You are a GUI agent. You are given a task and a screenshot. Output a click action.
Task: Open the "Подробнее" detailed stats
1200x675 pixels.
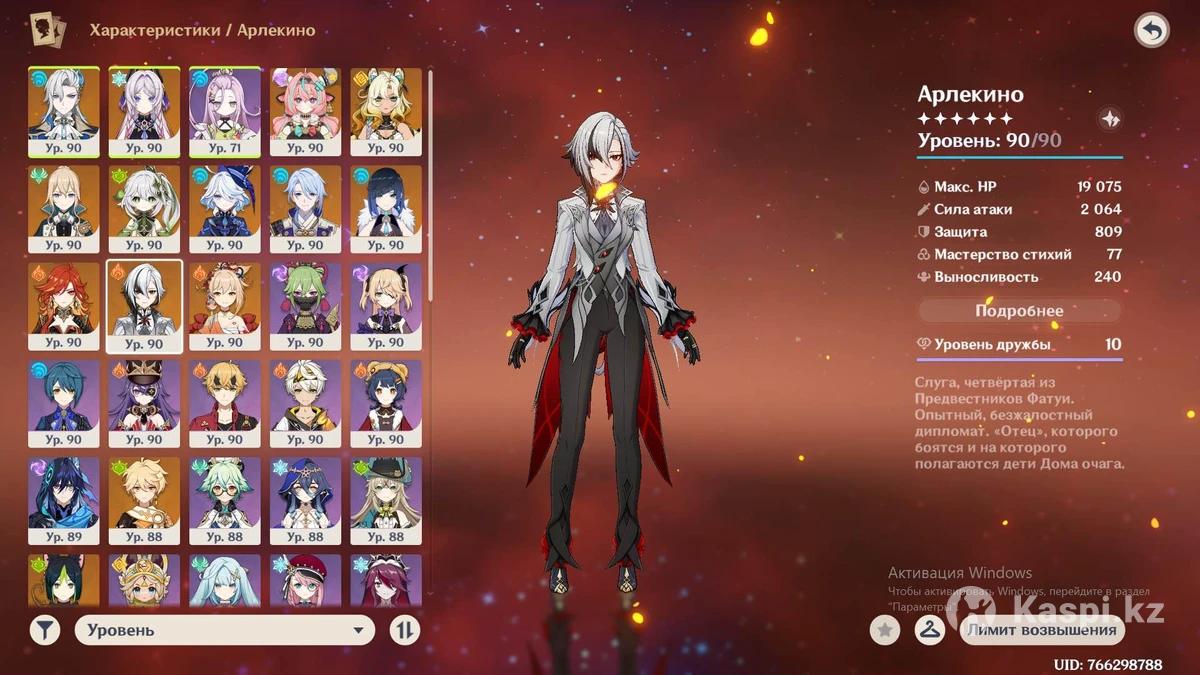1019,311
